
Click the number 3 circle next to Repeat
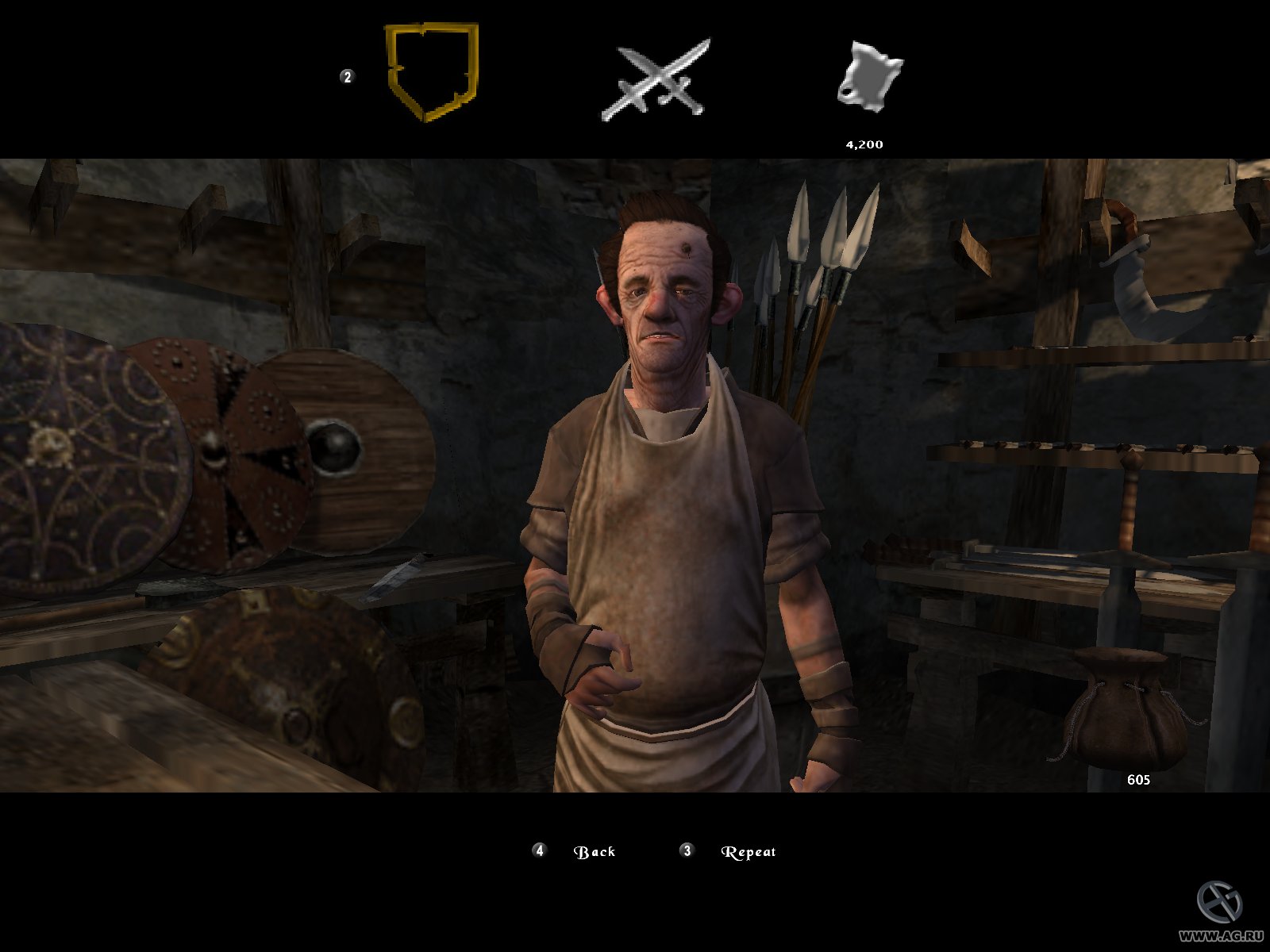(x=687, y=850)
